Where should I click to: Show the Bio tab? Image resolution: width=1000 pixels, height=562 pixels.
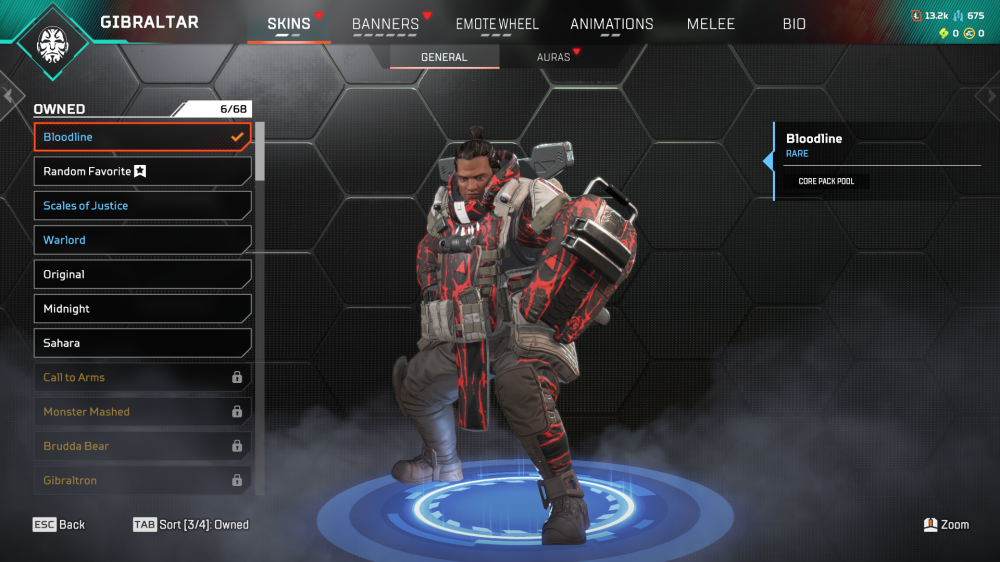[794, 24]
